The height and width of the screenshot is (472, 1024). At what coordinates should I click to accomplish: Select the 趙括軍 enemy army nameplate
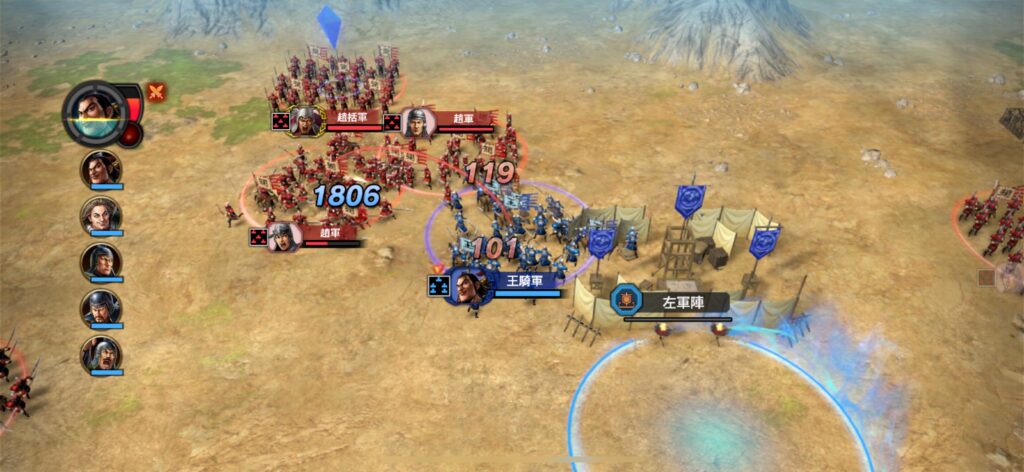coord(346,119)
